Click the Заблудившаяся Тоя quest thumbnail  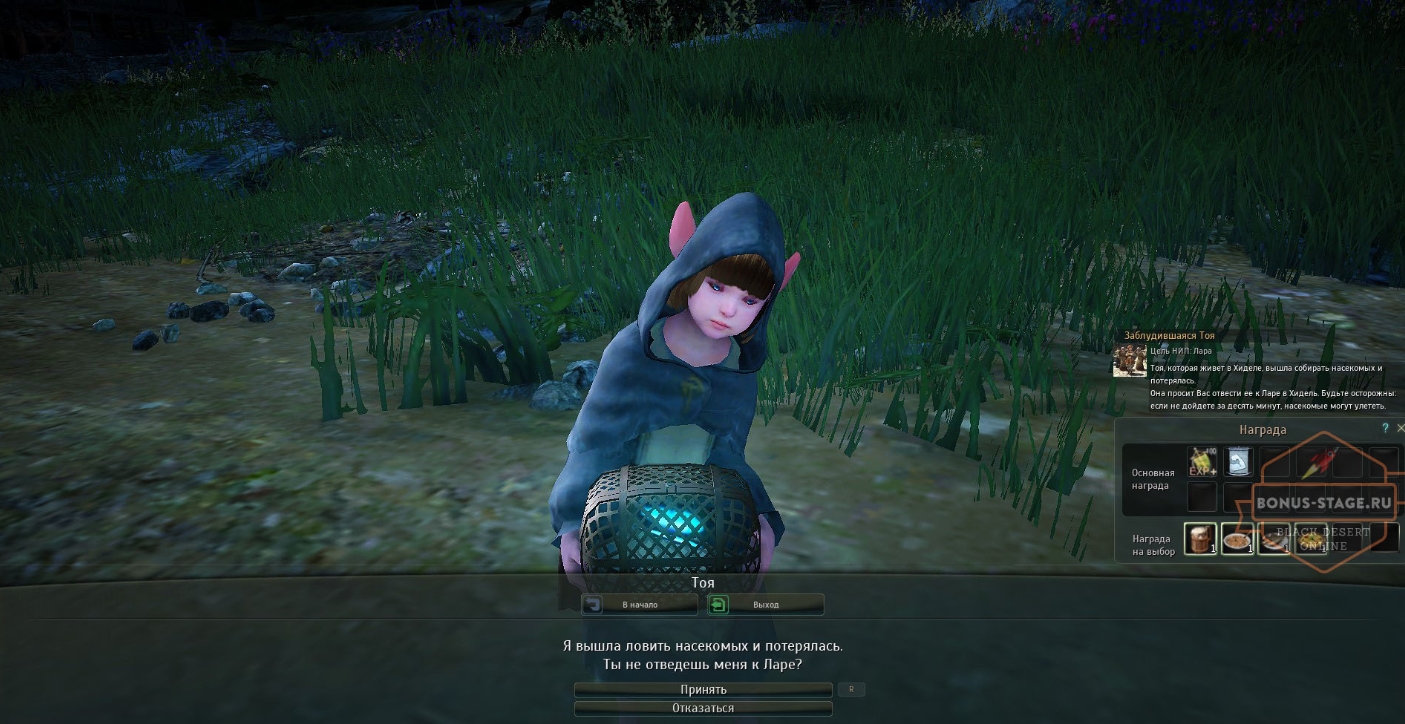[1130, 361]
